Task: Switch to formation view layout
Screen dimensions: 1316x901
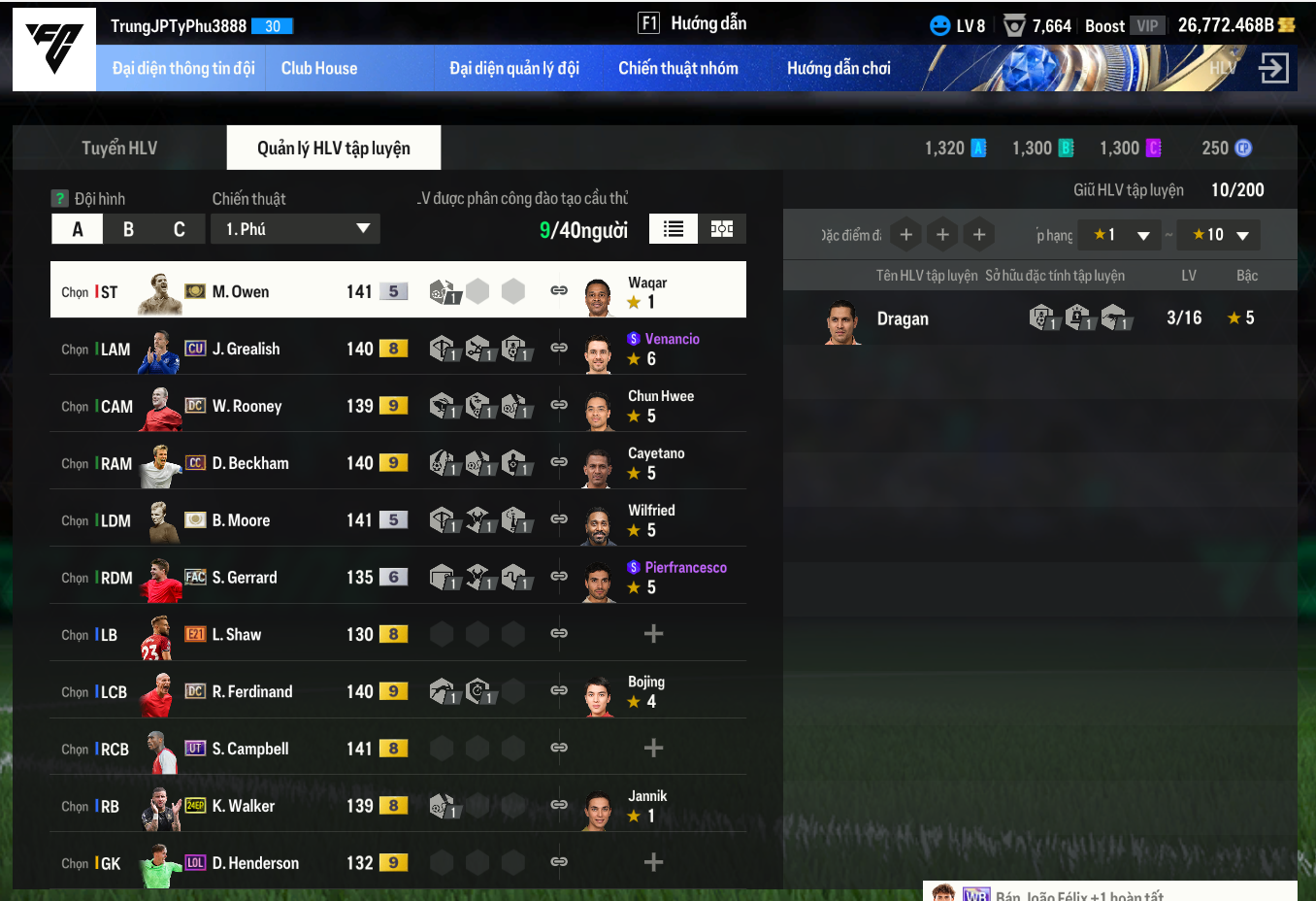Action: [722, 229]
